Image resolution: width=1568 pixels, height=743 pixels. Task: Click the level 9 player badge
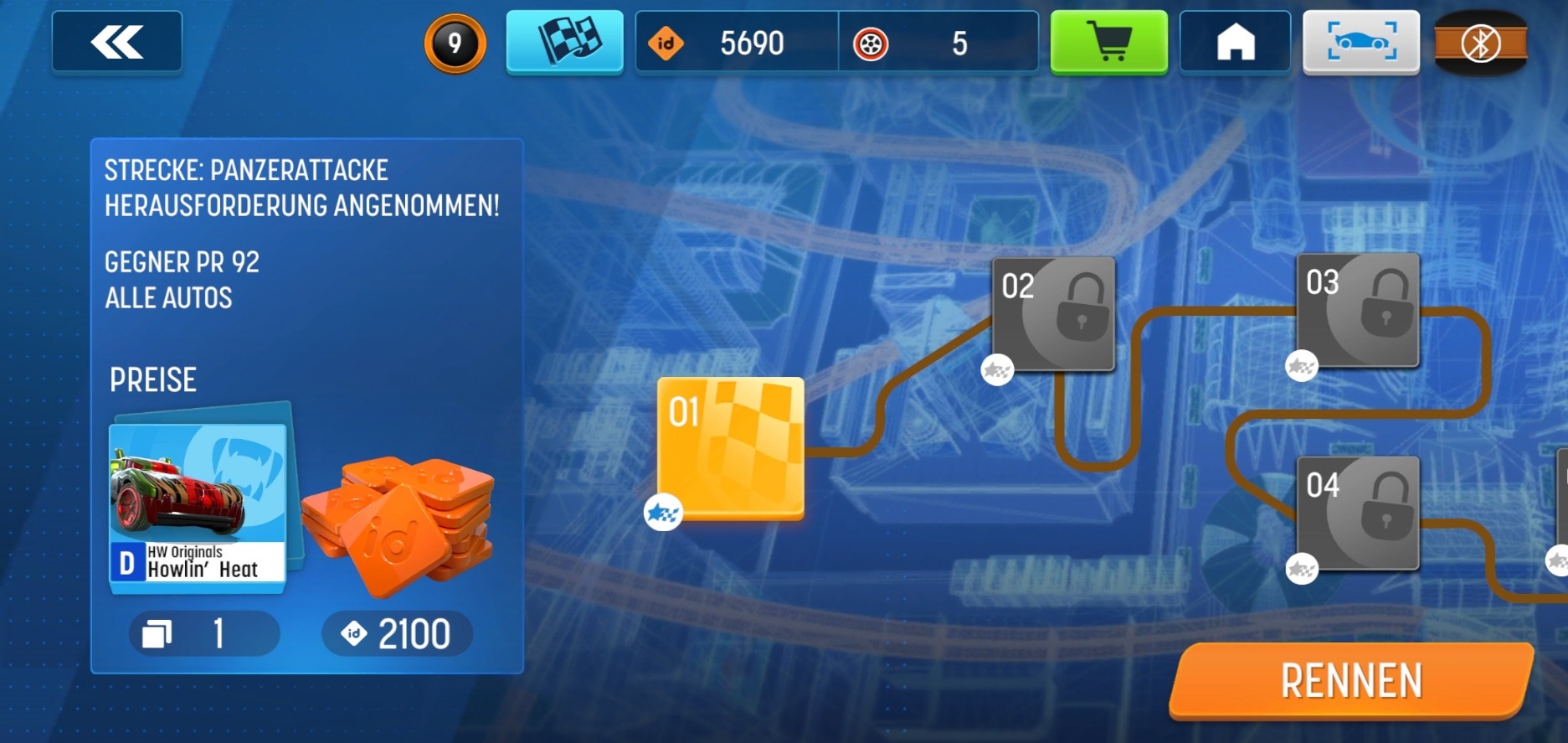pos(455,43)
